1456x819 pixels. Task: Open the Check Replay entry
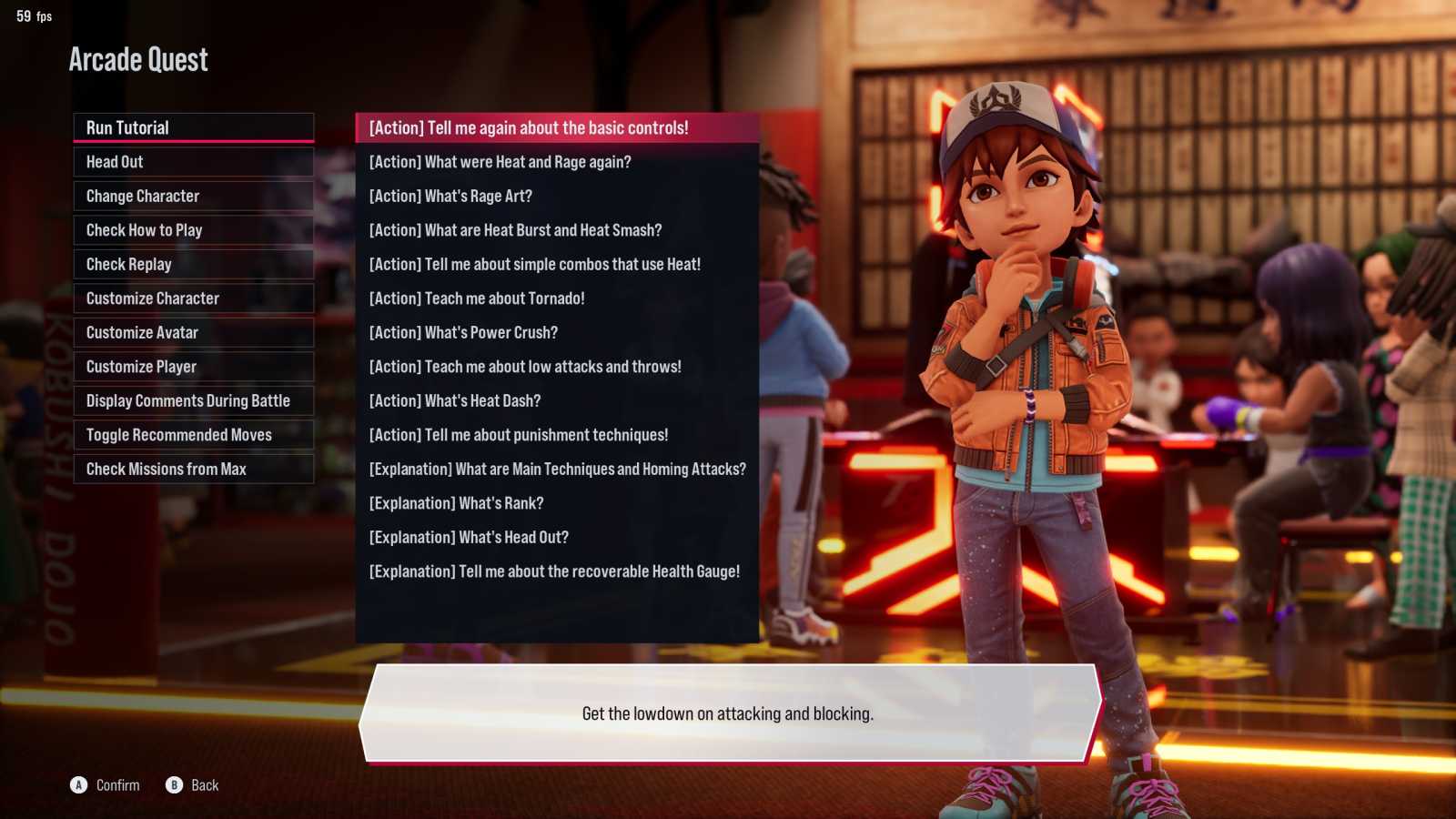(x=193, y=265)
